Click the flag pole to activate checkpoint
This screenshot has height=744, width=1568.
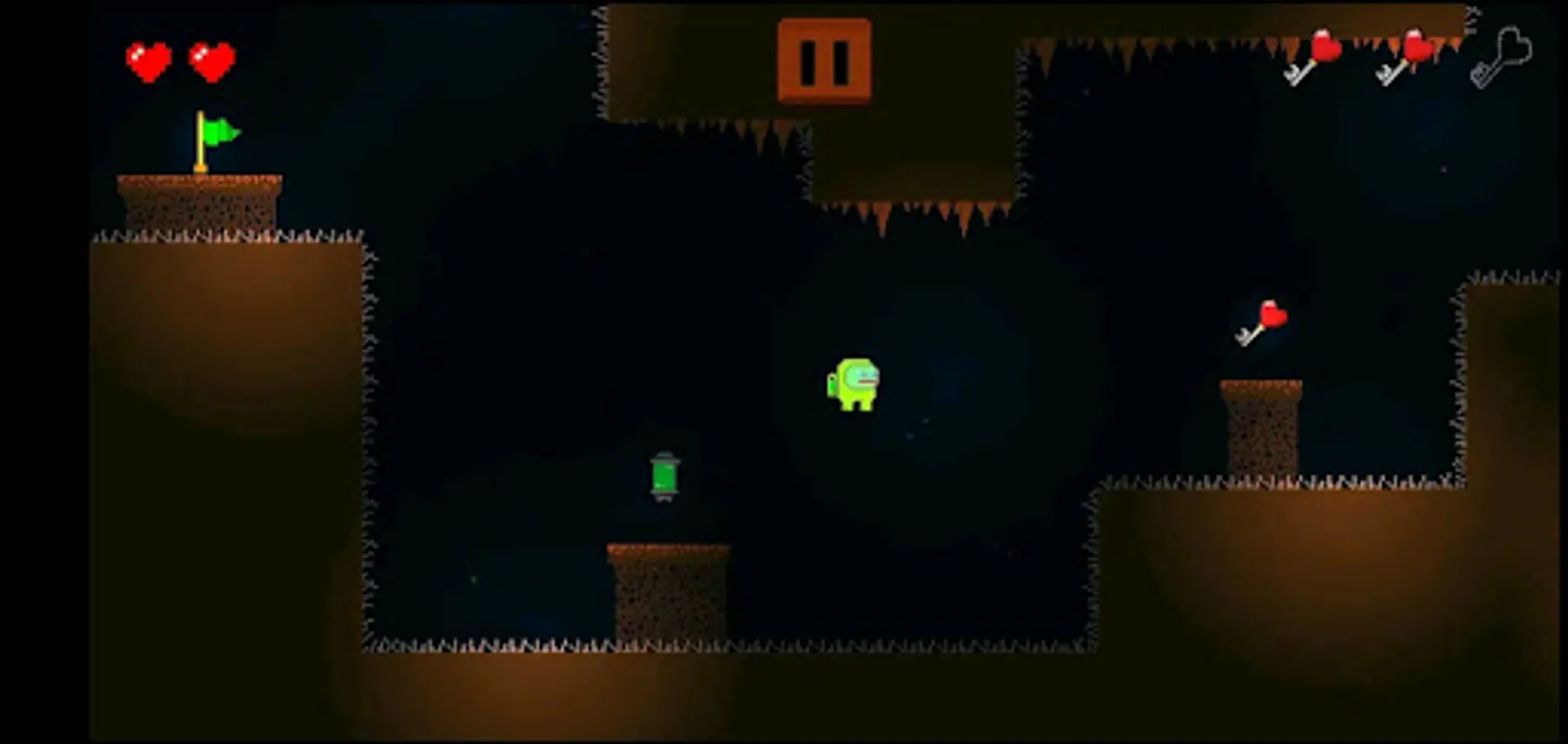(199, 145)
